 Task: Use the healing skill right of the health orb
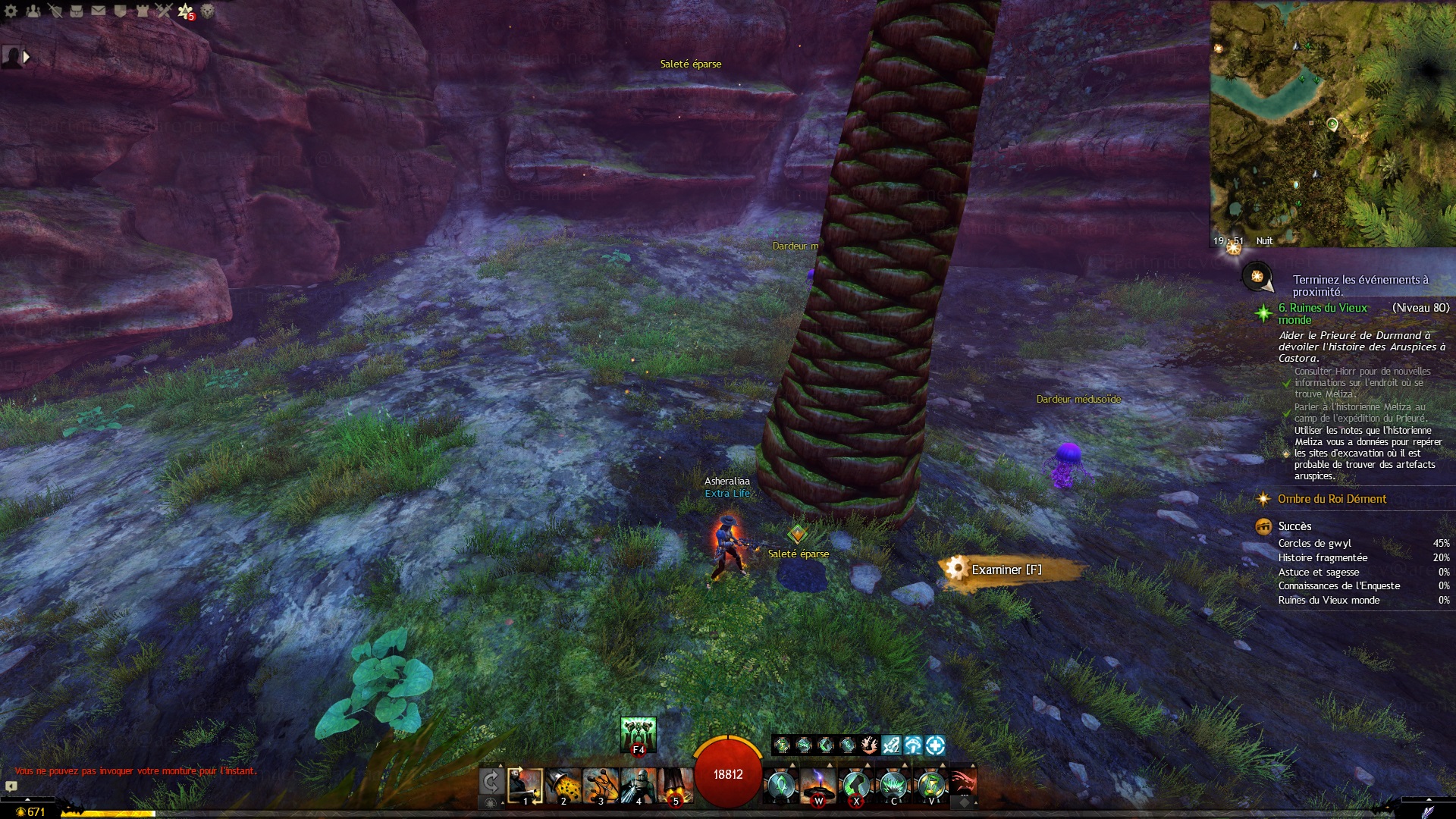(x=780, y=786)
